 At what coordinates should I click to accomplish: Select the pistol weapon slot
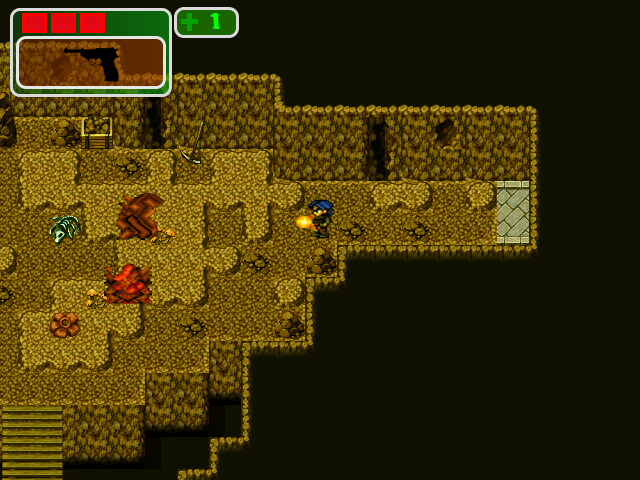click(91, 63)
